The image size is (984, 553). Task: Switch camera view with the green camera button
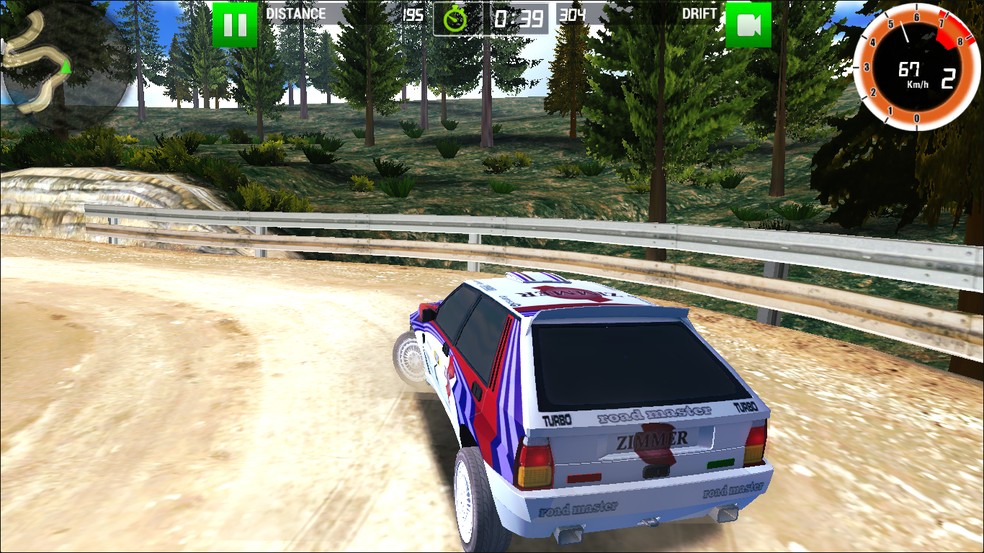click(748, 24)
